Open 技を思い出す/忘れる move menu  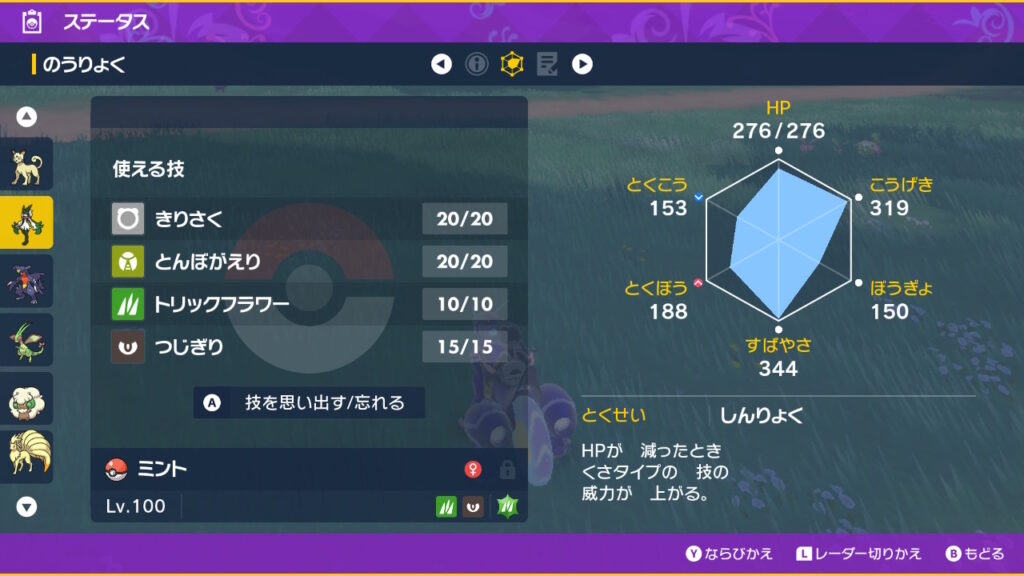(x=309, y=403)
